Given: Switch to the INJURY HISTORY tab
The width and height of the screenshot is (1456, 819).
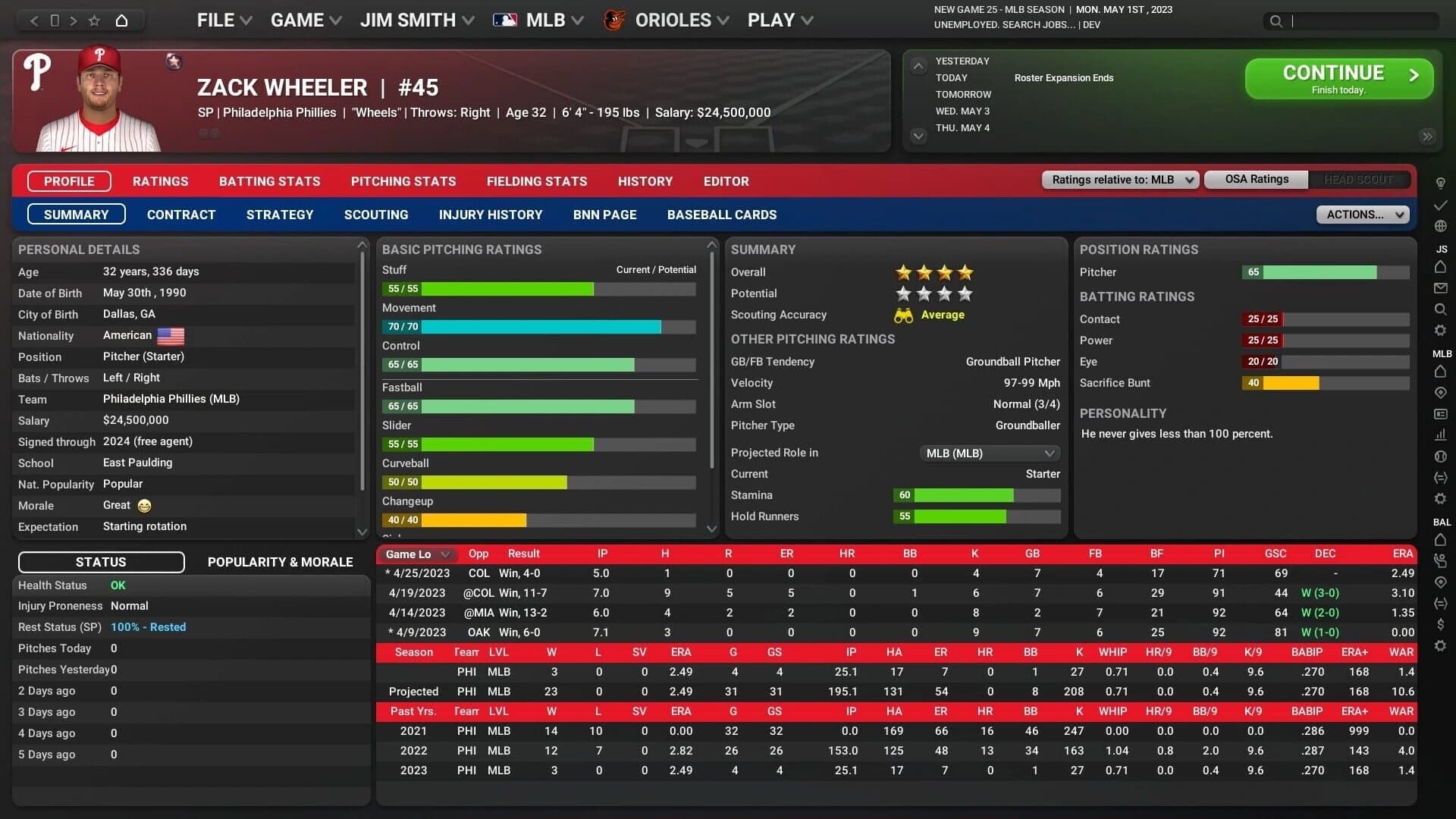Looking at the screenshot, I should click(491, 215).
